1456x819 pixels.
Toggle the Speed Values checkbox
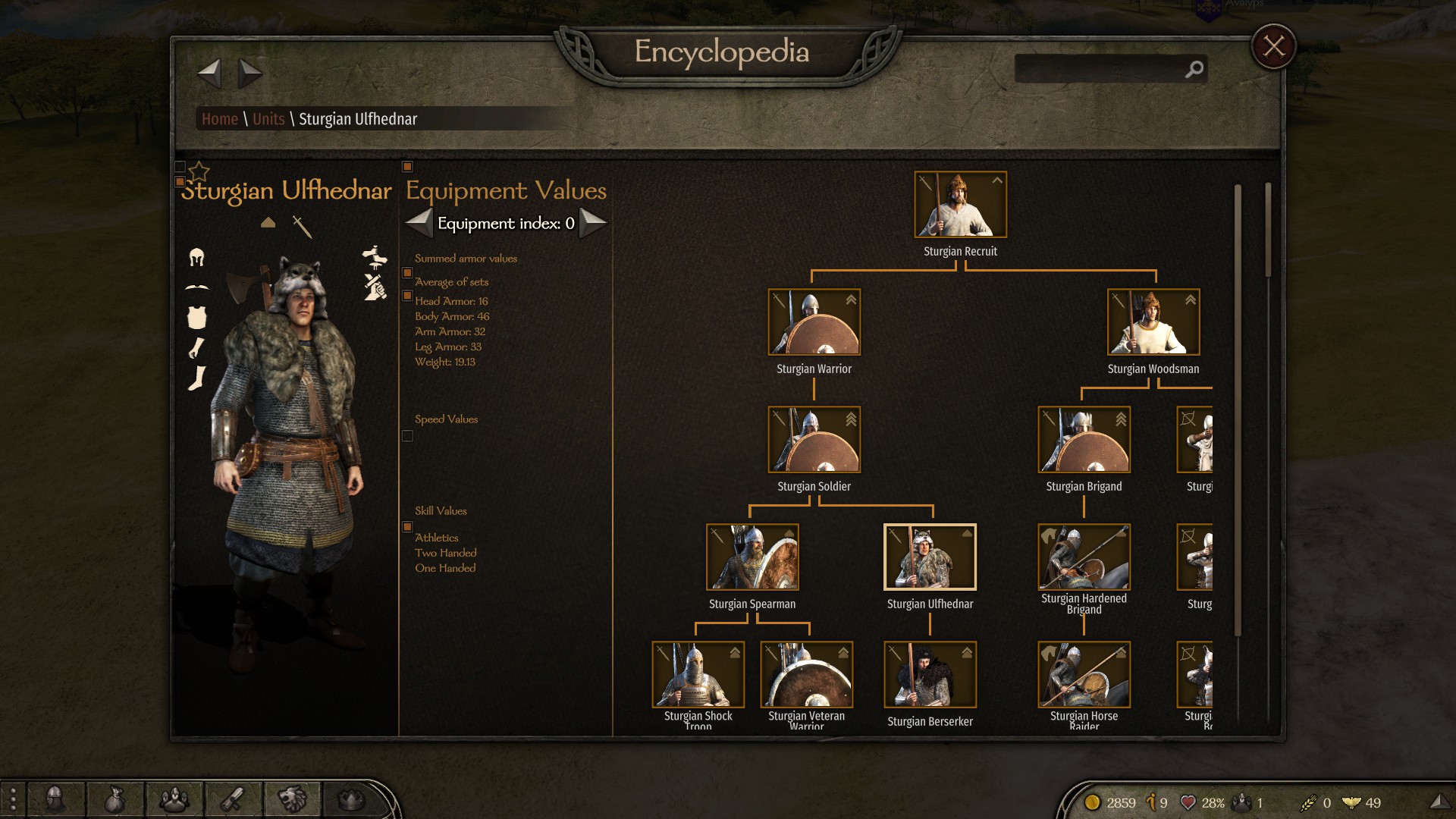point(407,436)
